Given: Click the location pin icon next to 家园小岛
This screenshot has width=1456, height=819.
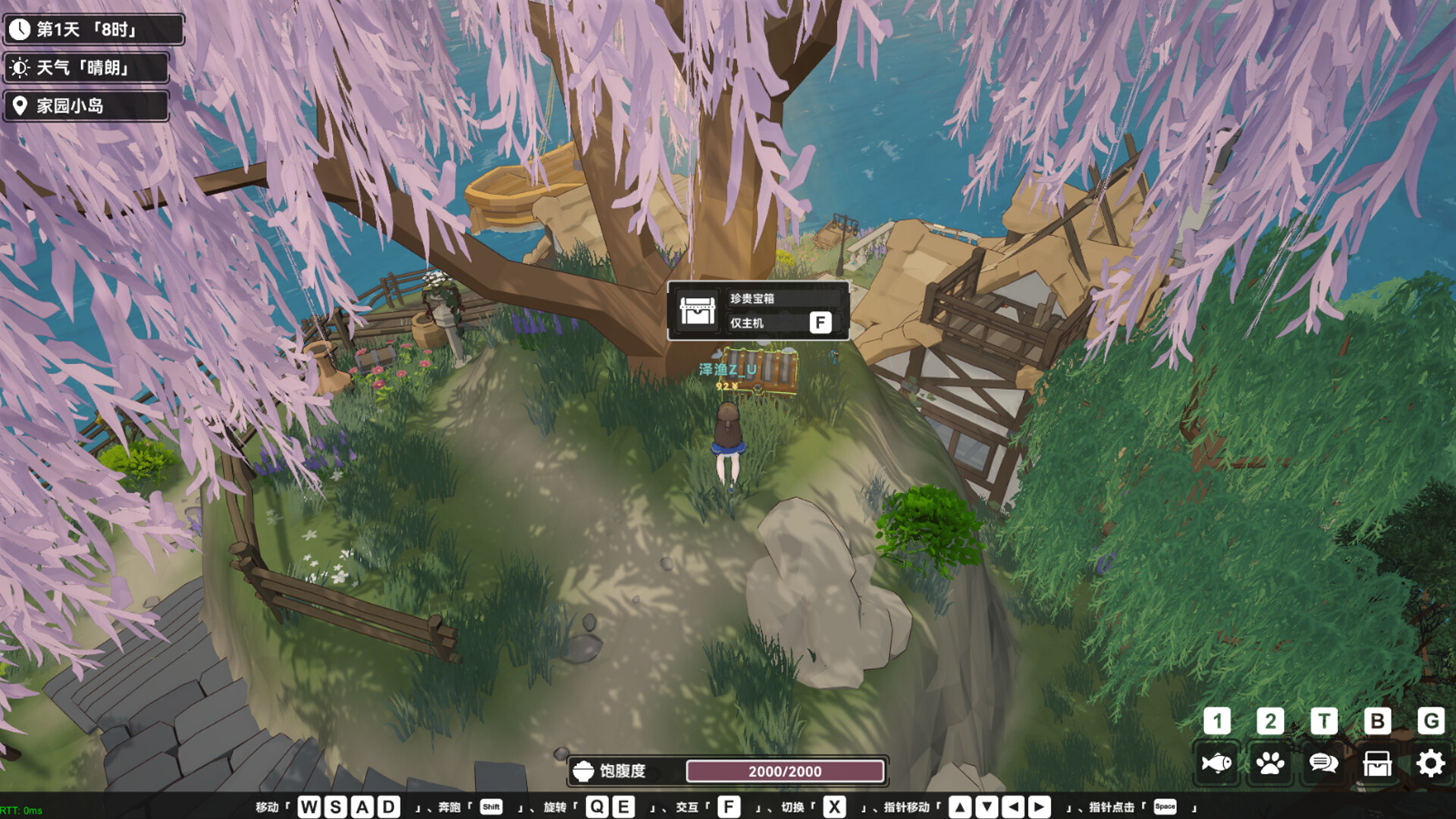Looking at the screenshot, I should (x=22, y=105).
